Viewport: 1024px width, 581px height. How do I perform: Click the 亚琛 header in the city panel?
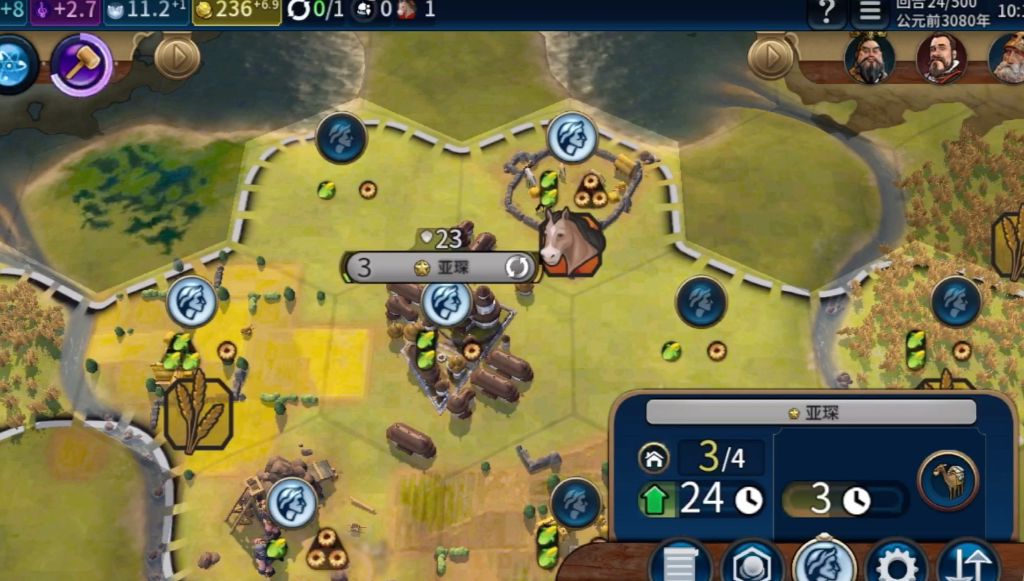tap(811, 412)
